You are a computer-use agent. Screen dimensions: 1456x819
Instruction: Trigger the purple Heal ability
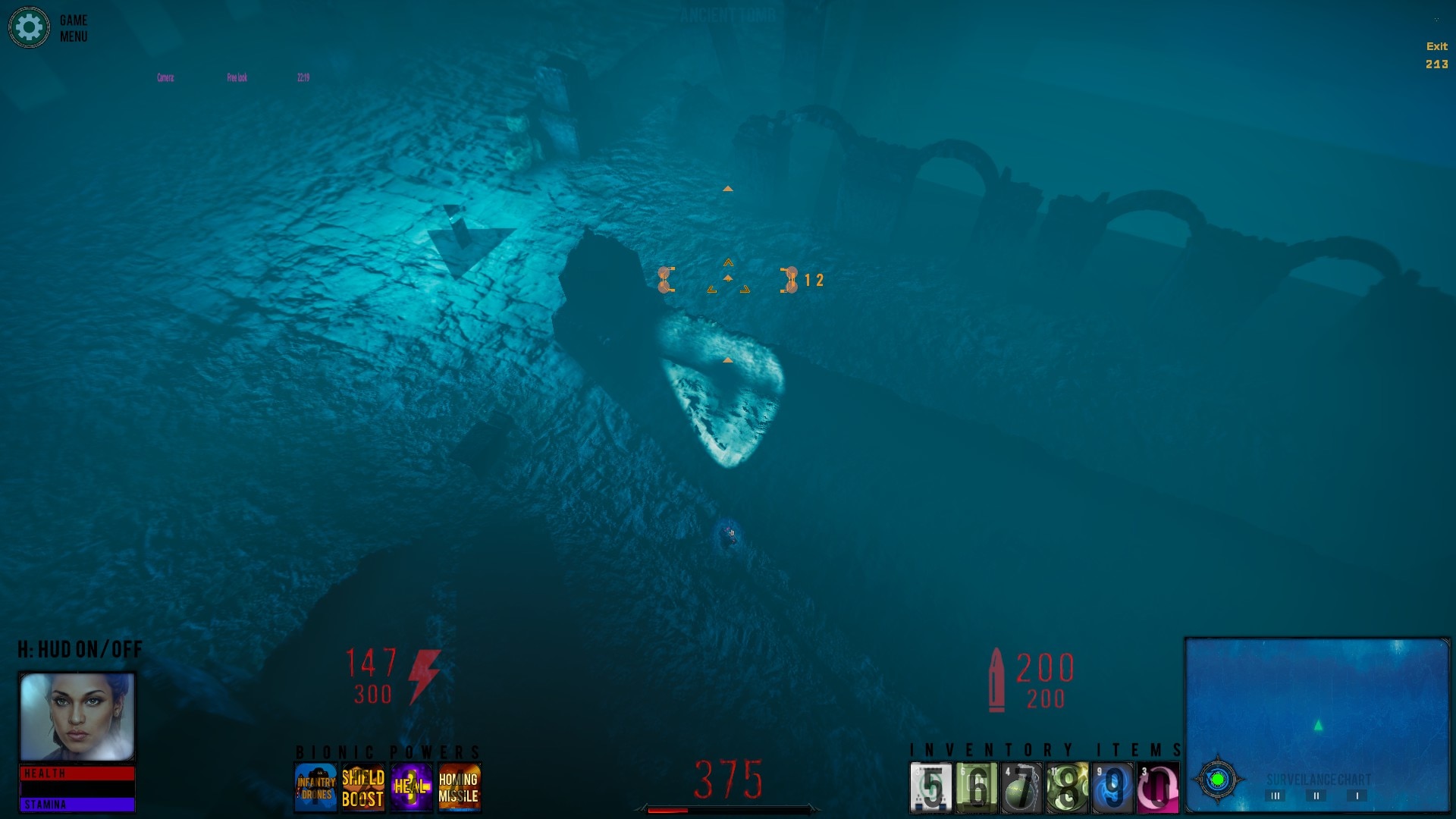(411, 787)
